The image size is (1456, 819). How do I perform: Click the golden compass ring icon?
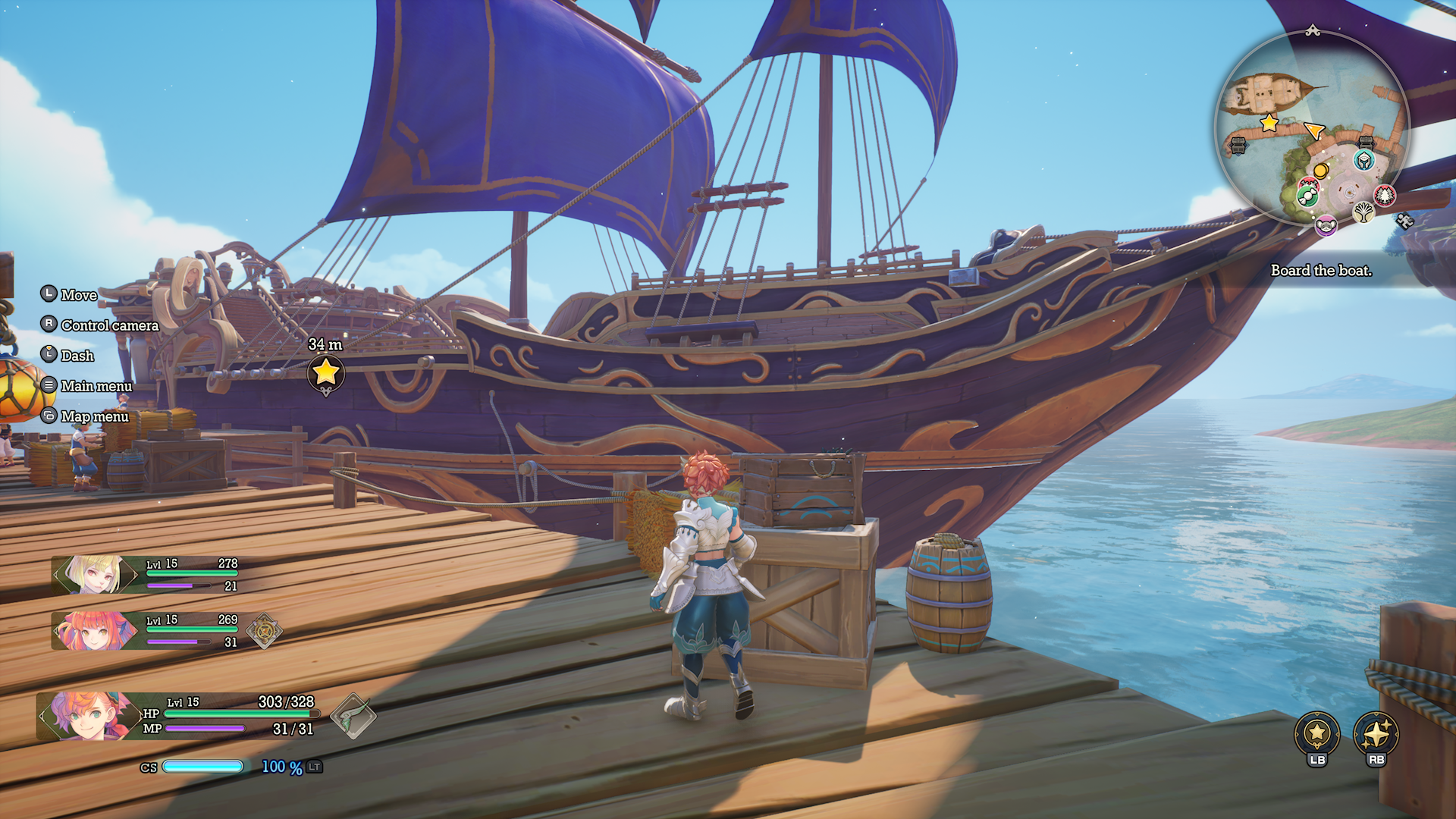tap(264, 631)
